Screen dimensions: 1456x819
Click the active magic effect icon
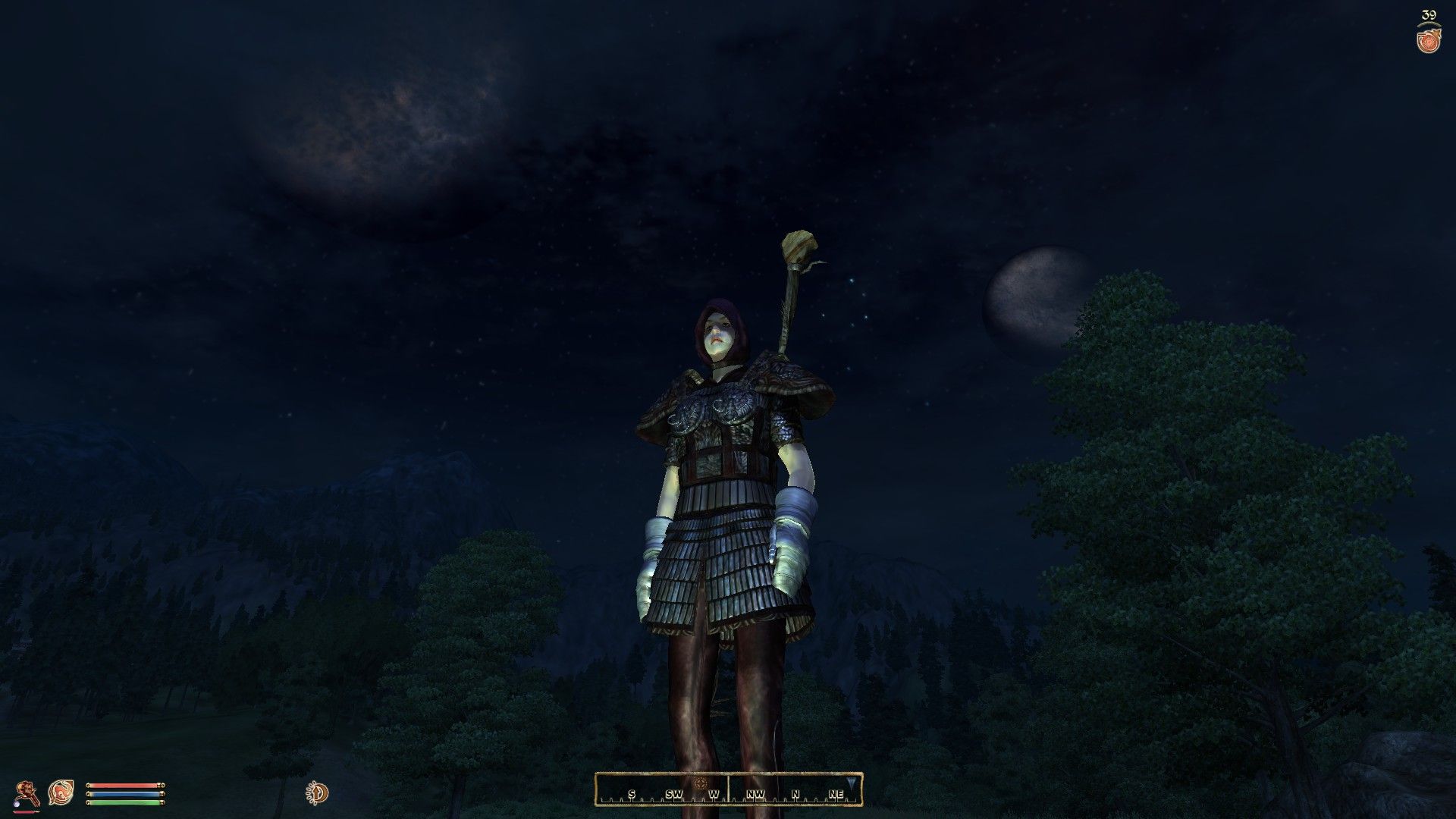1429,40
